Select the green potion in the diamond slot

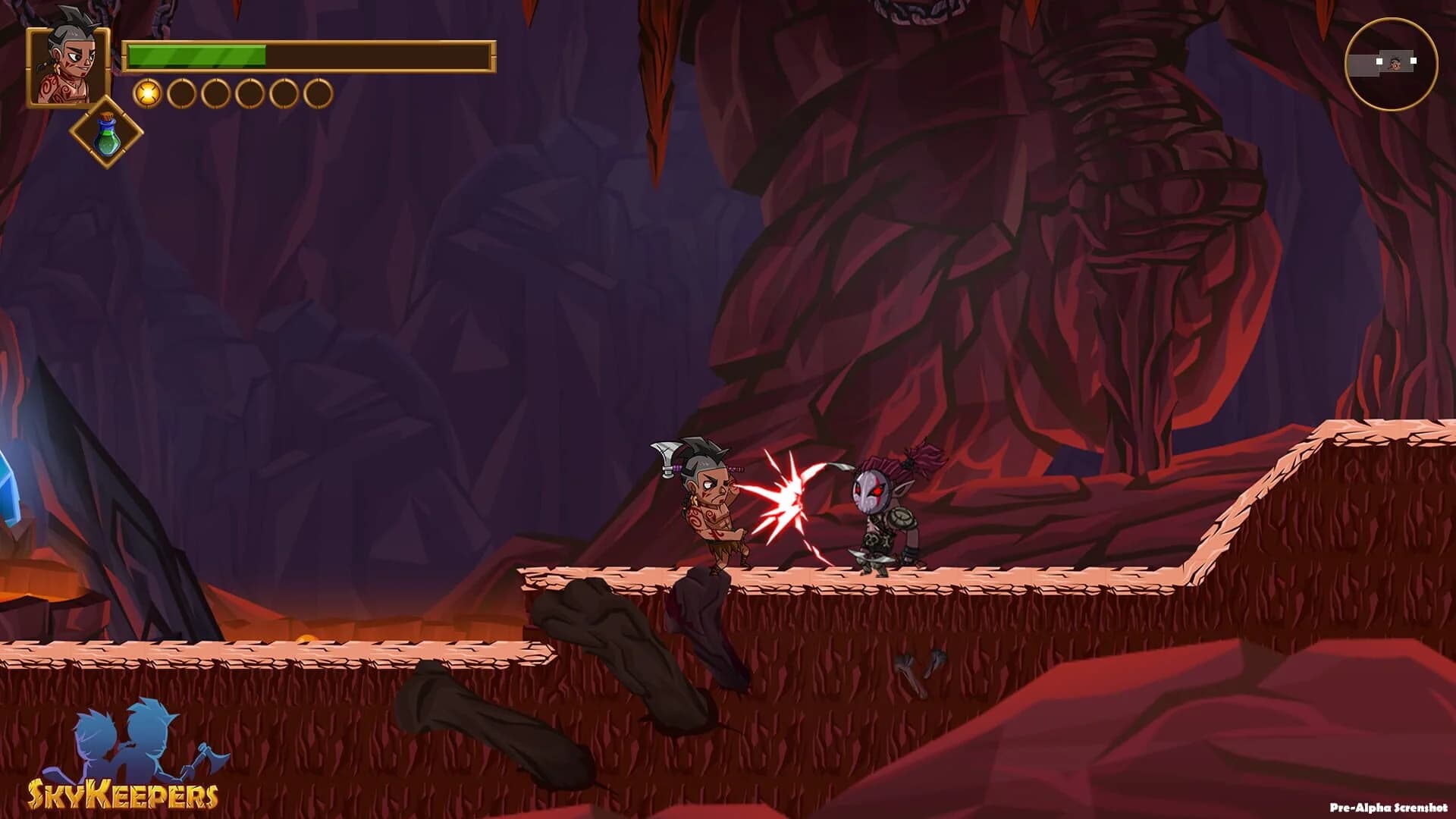point(106,137)
